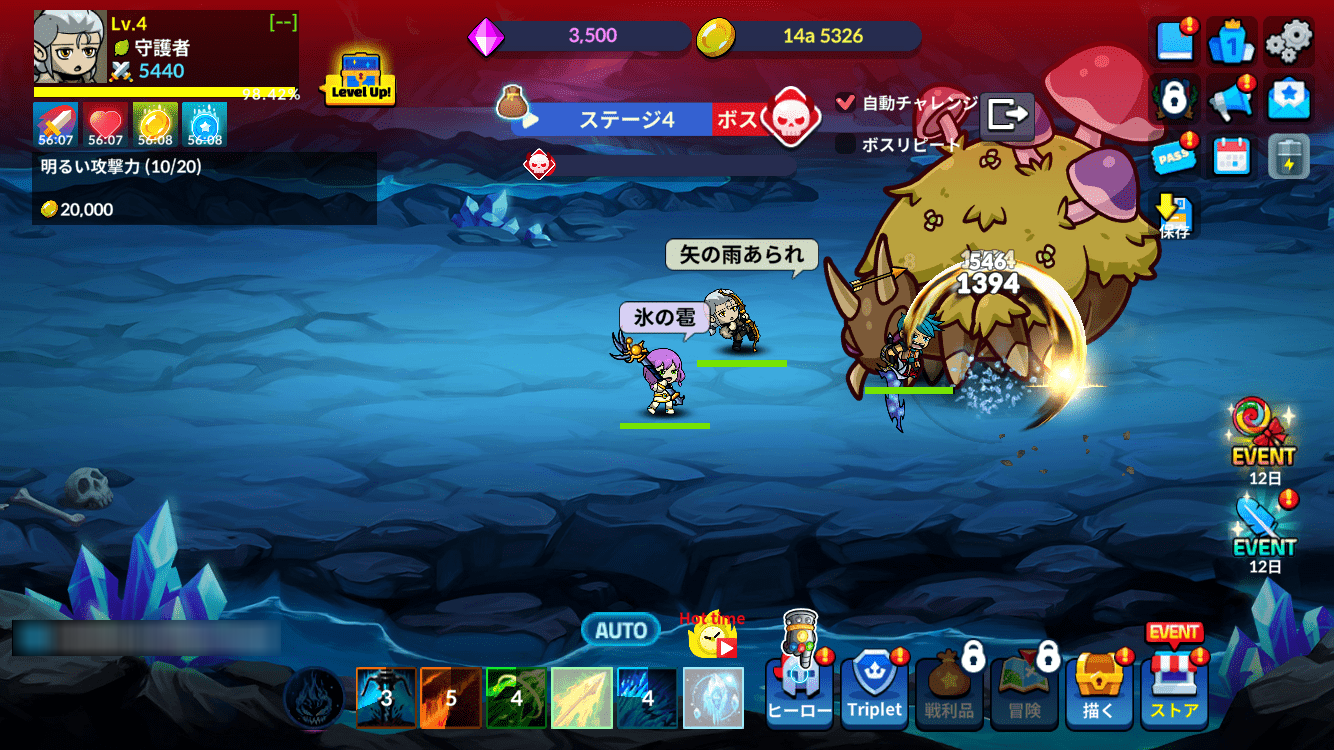The width and height of the screenshot is (1334, 750).
Task: Open the starred mail envelope icon
Action: (x=1288, y=100)
